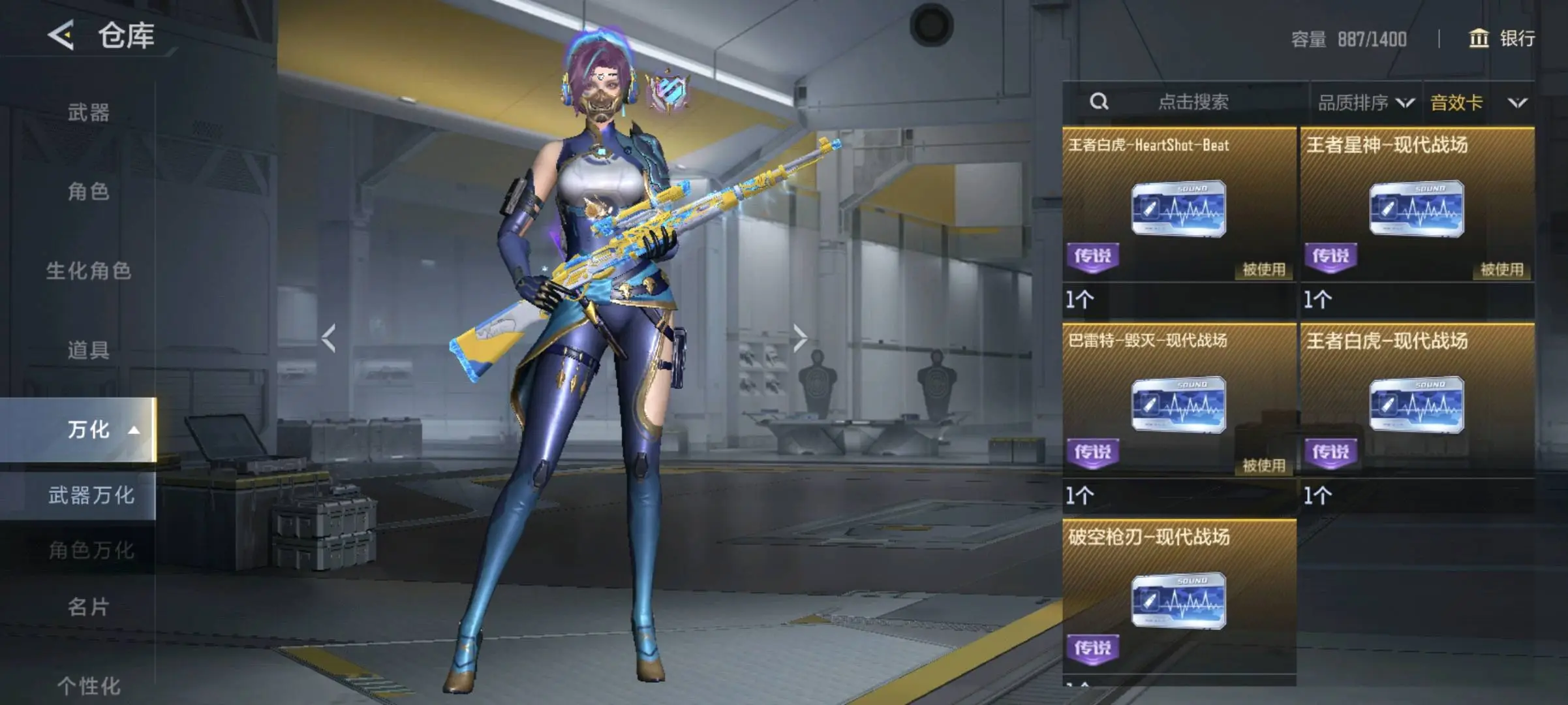
Task: Rotate character preview with the right arrow
Action: [800, 338]
